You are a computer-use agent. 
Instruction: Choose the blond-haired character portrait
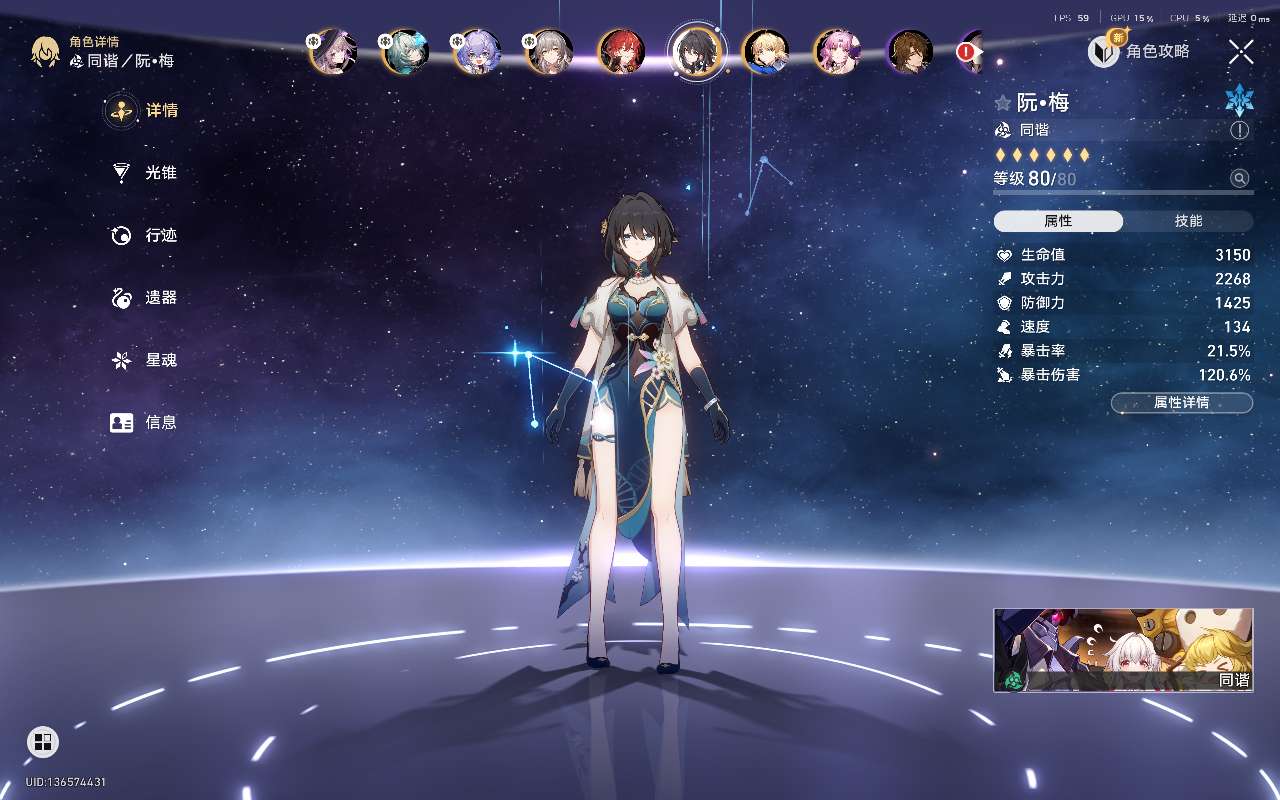pyautogui.click(x=765, y=52)
